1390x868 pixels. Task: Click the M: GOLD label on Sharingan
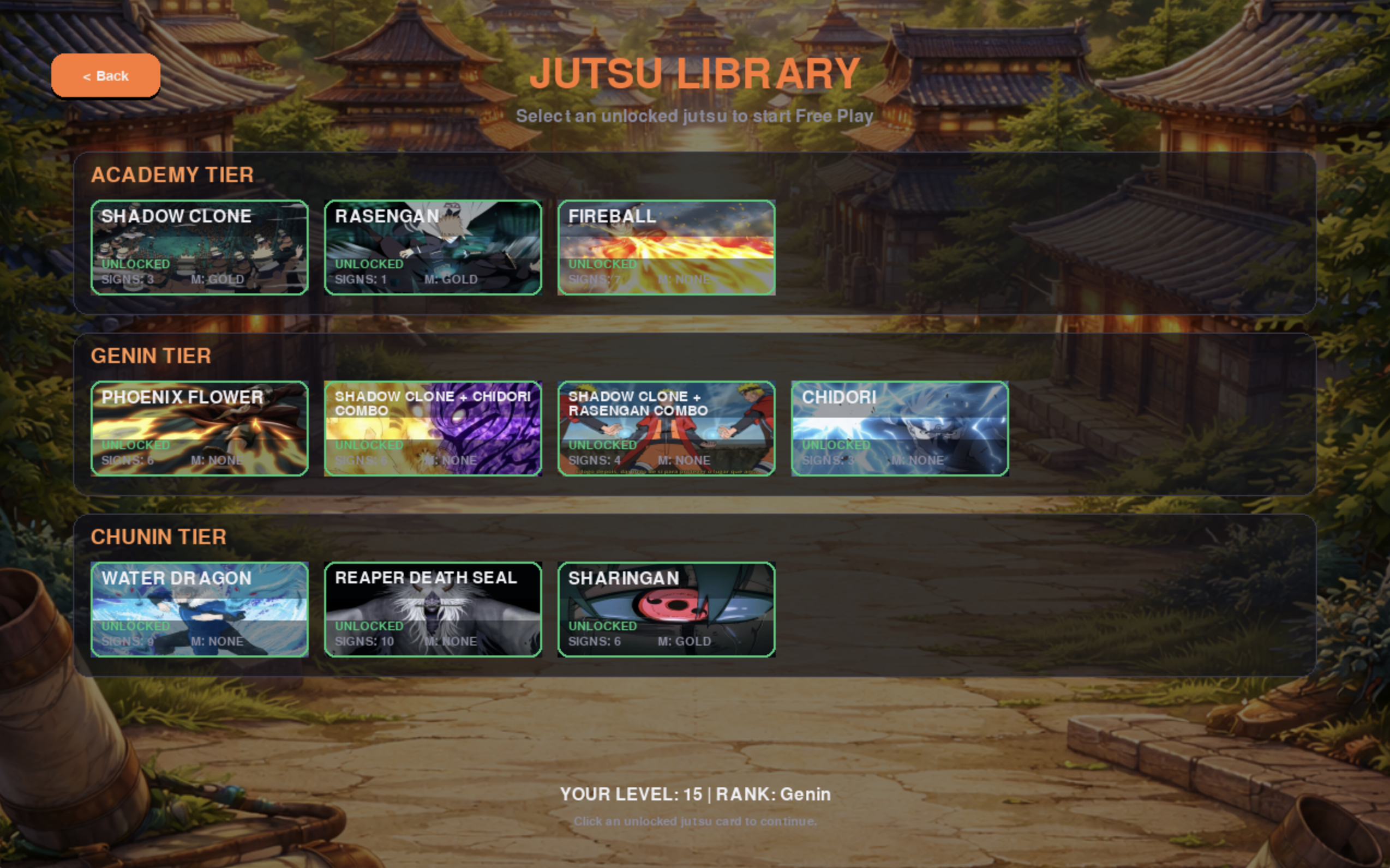[x=685, y=641]
